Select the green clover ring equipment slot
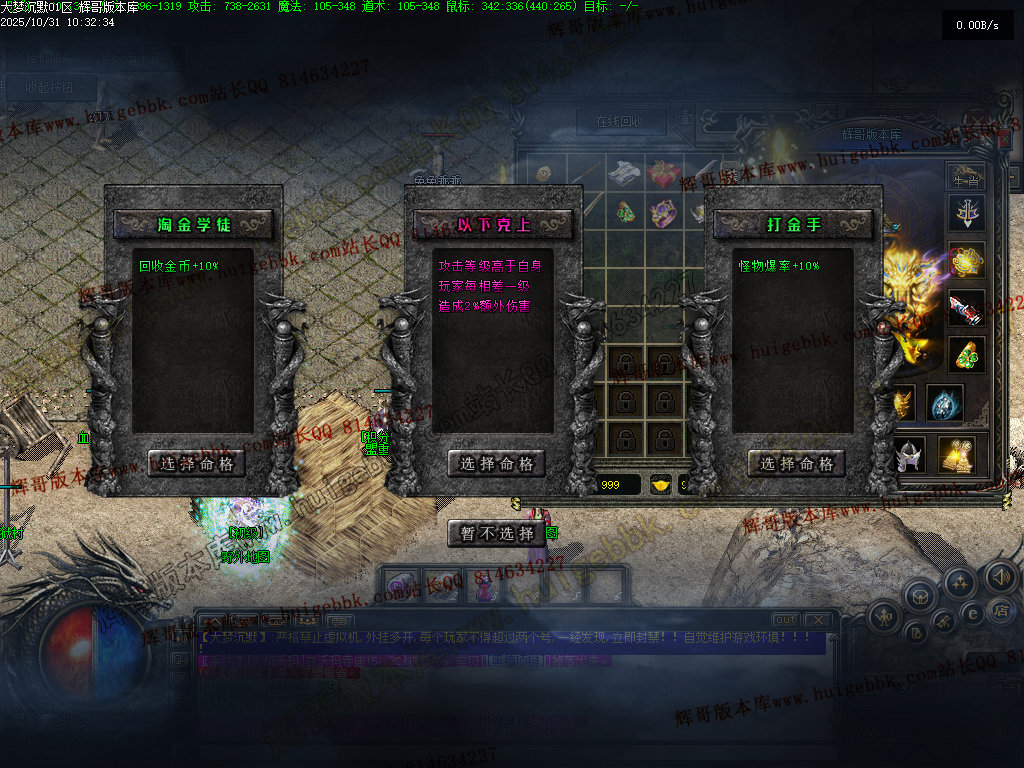This screenshot has height=768, width=1024. pyautogui.click(x=967, y=355)
